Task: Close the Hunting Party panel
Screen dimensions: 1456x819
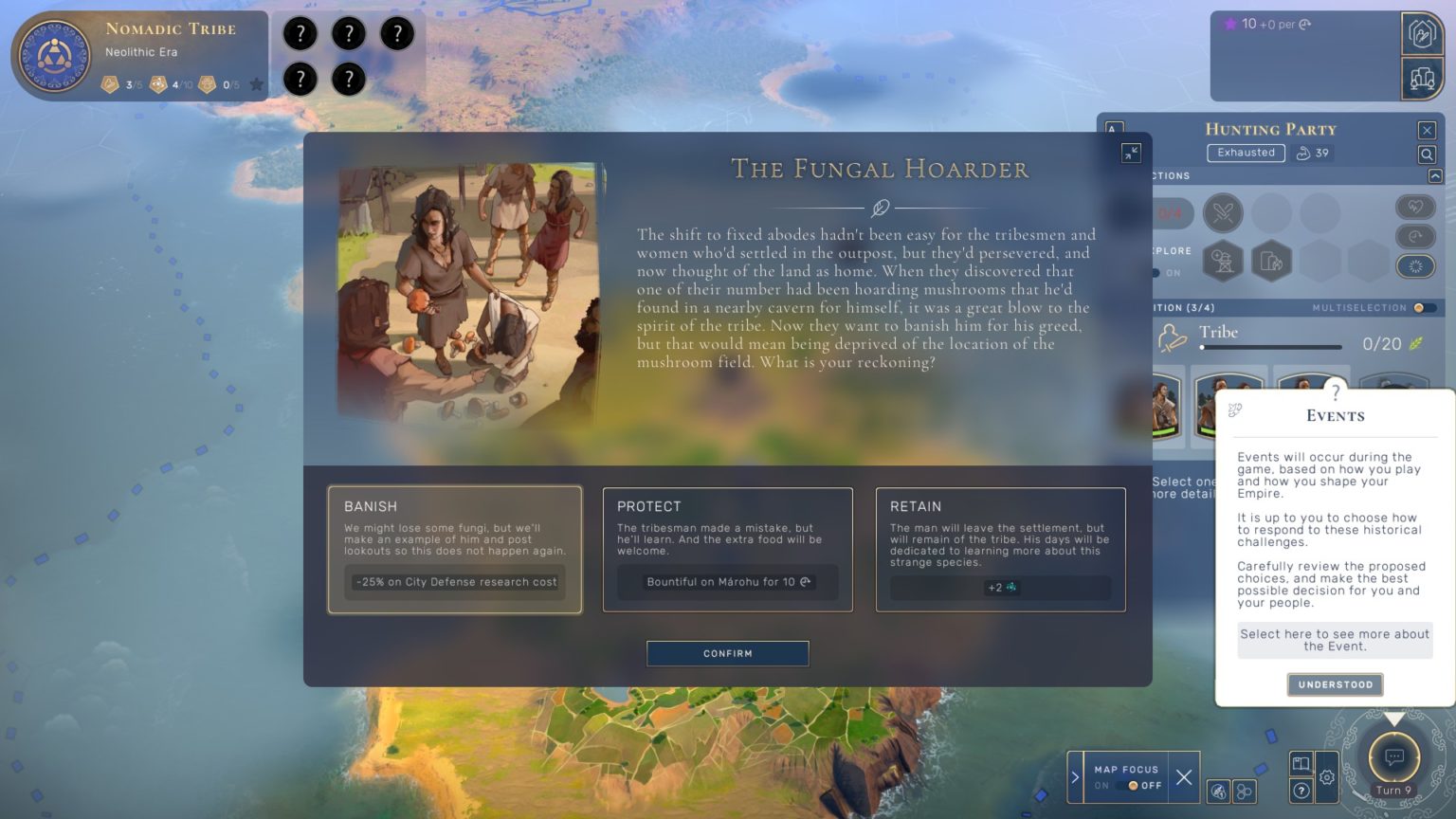Action: 1427,130
